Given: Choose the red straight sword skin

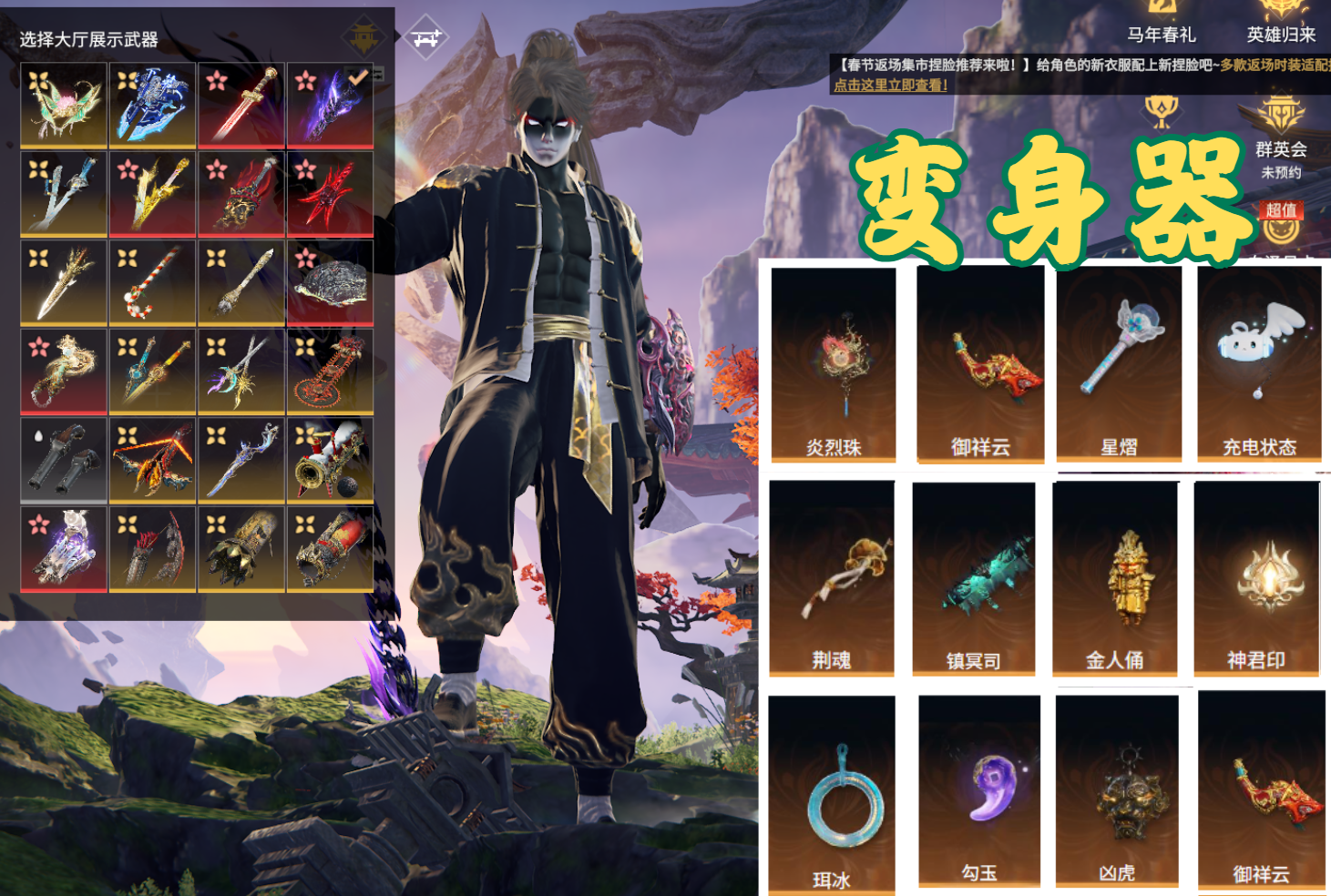Looking at the screenshot, I should [241, 105].
